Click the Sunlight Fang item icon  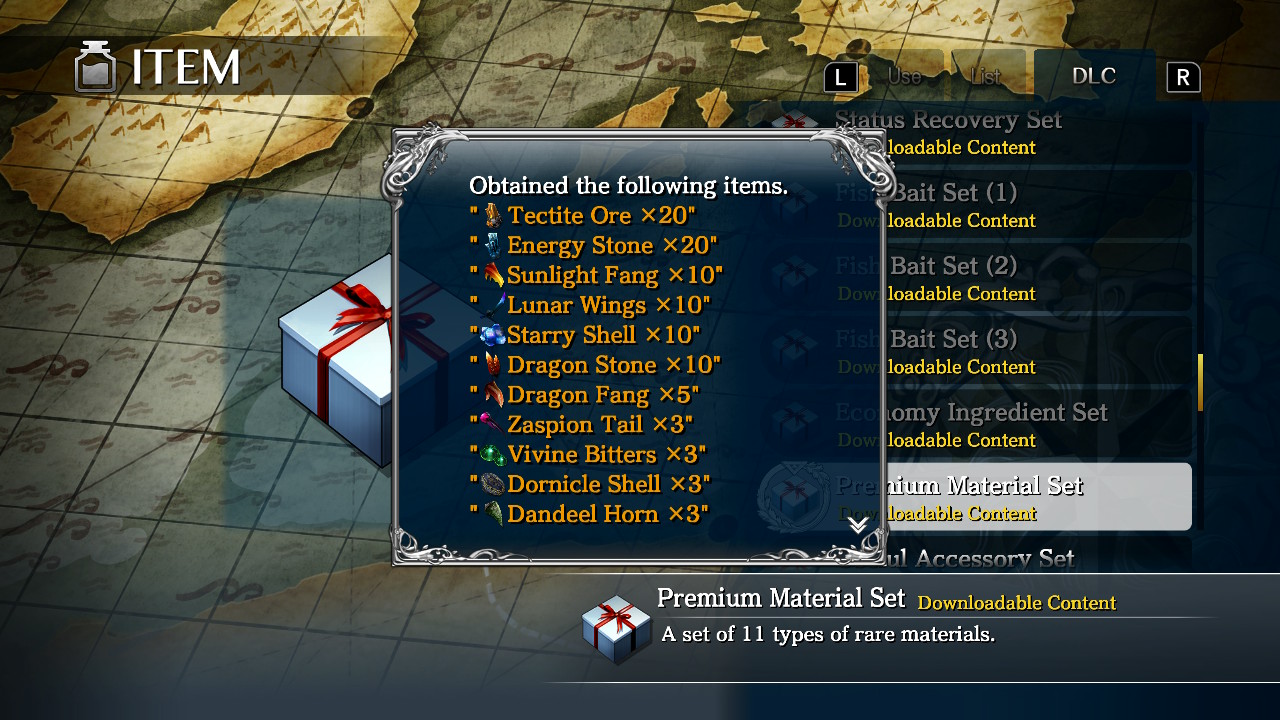point(494,274)
